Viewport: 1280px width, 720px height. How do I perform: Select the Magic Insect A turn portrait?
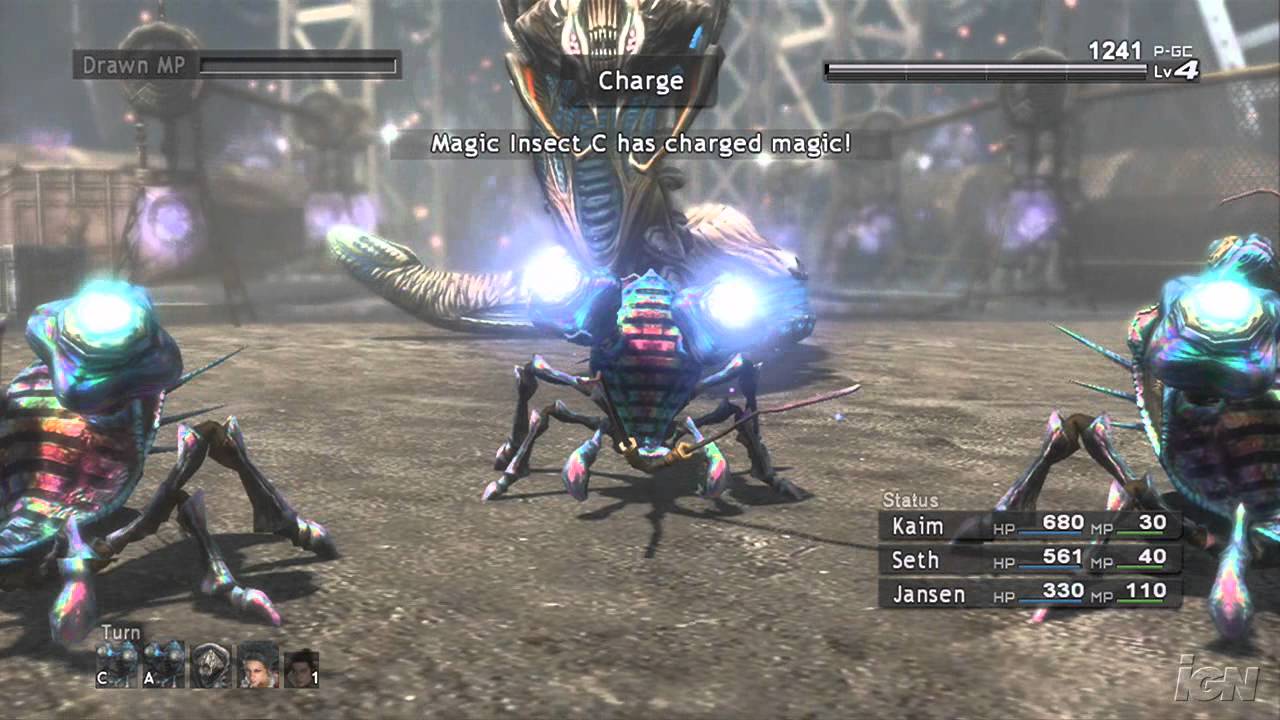coord(162,665)
